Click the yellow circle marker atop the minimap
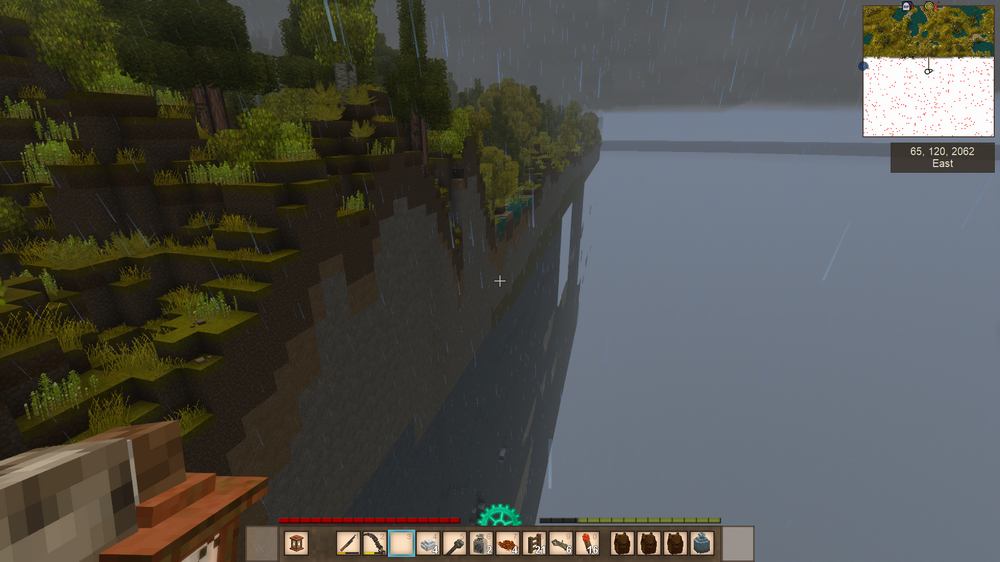Screen dimensions: 1000x562 (x=929, y=7)
